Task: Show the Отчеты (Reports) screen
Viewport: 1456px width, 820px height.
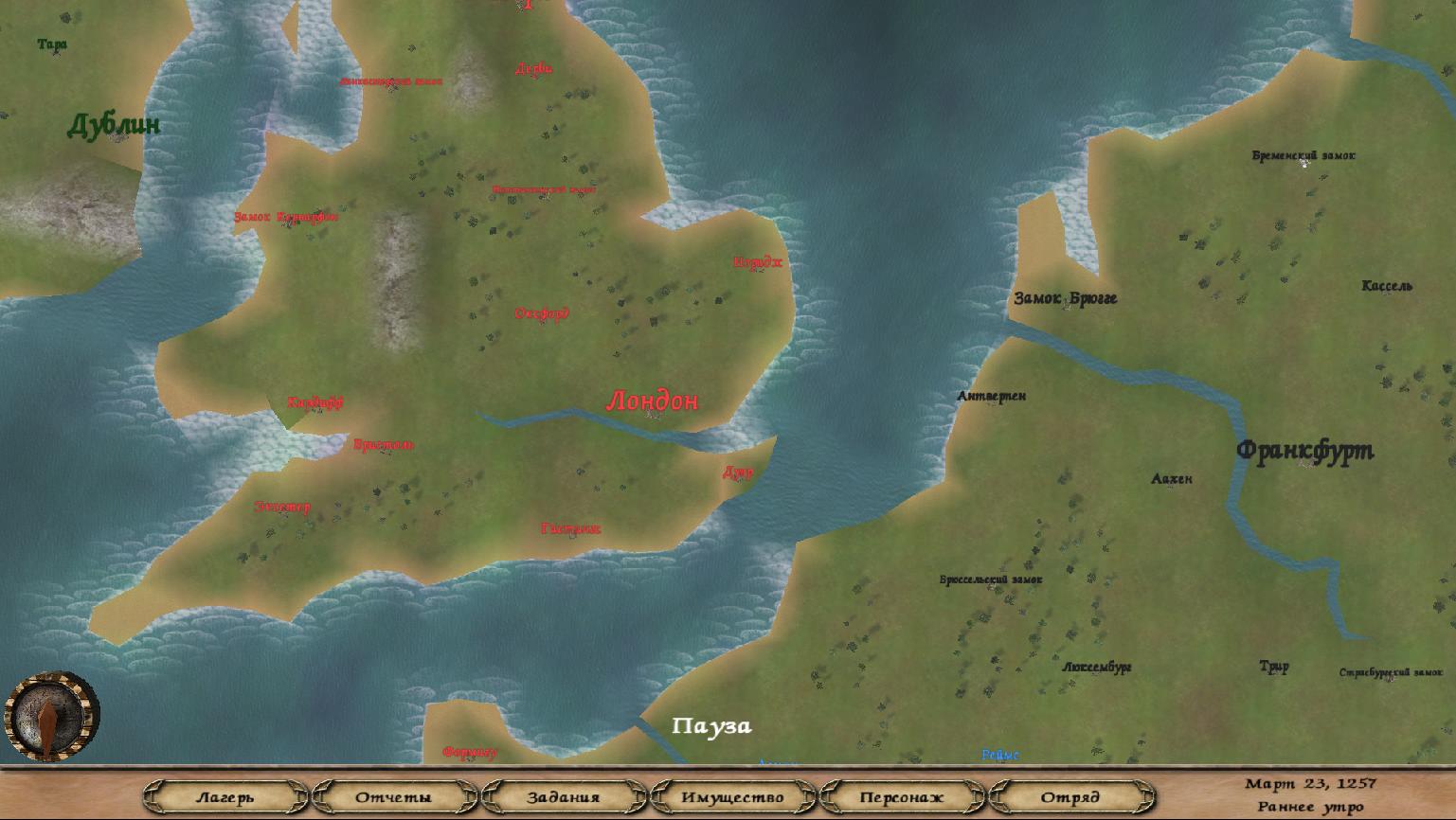Action: pyautogui.click(x=393, y=797)
